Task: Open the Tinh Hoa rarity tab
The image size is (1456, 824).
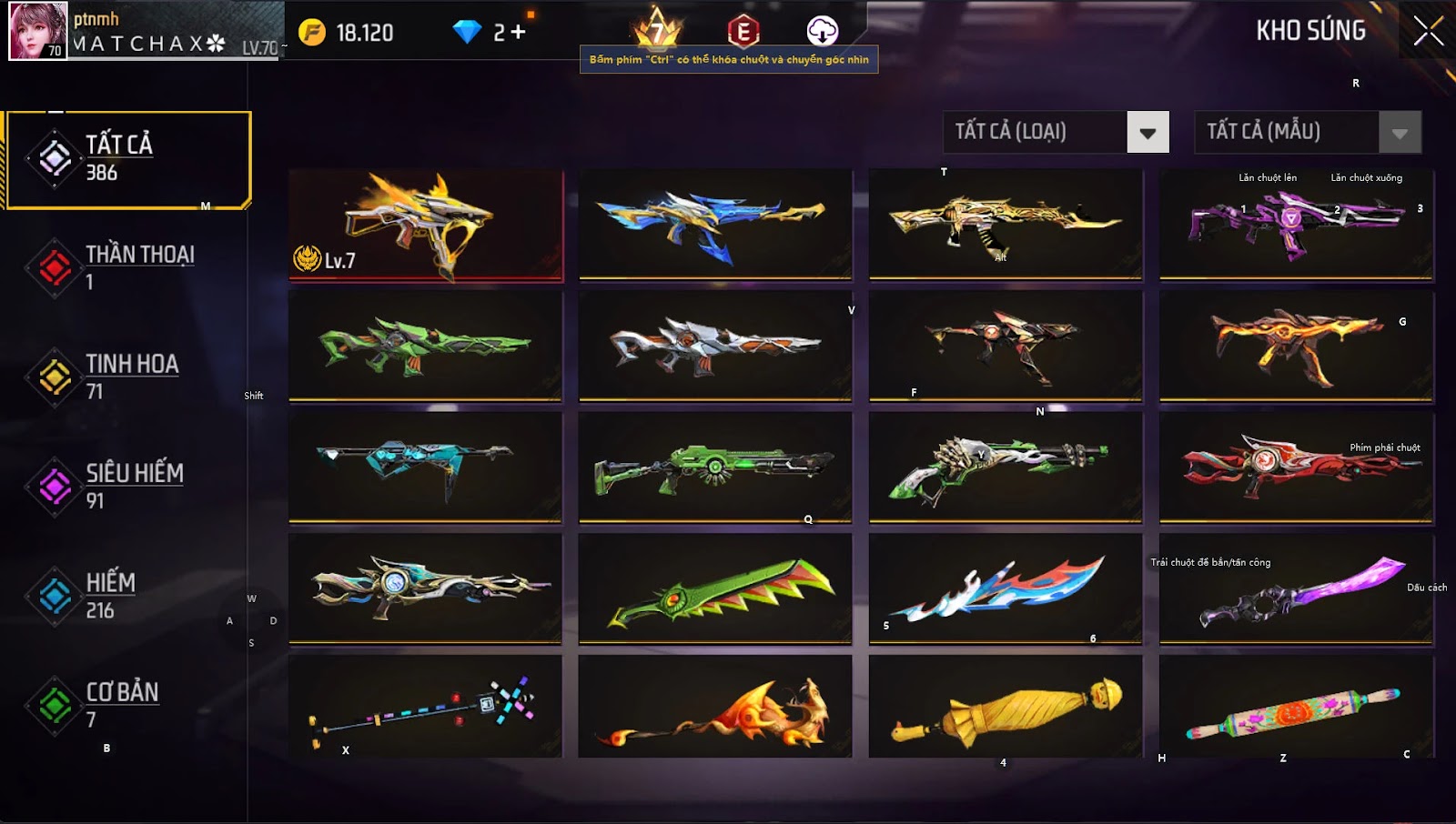Action: (127, 377)
